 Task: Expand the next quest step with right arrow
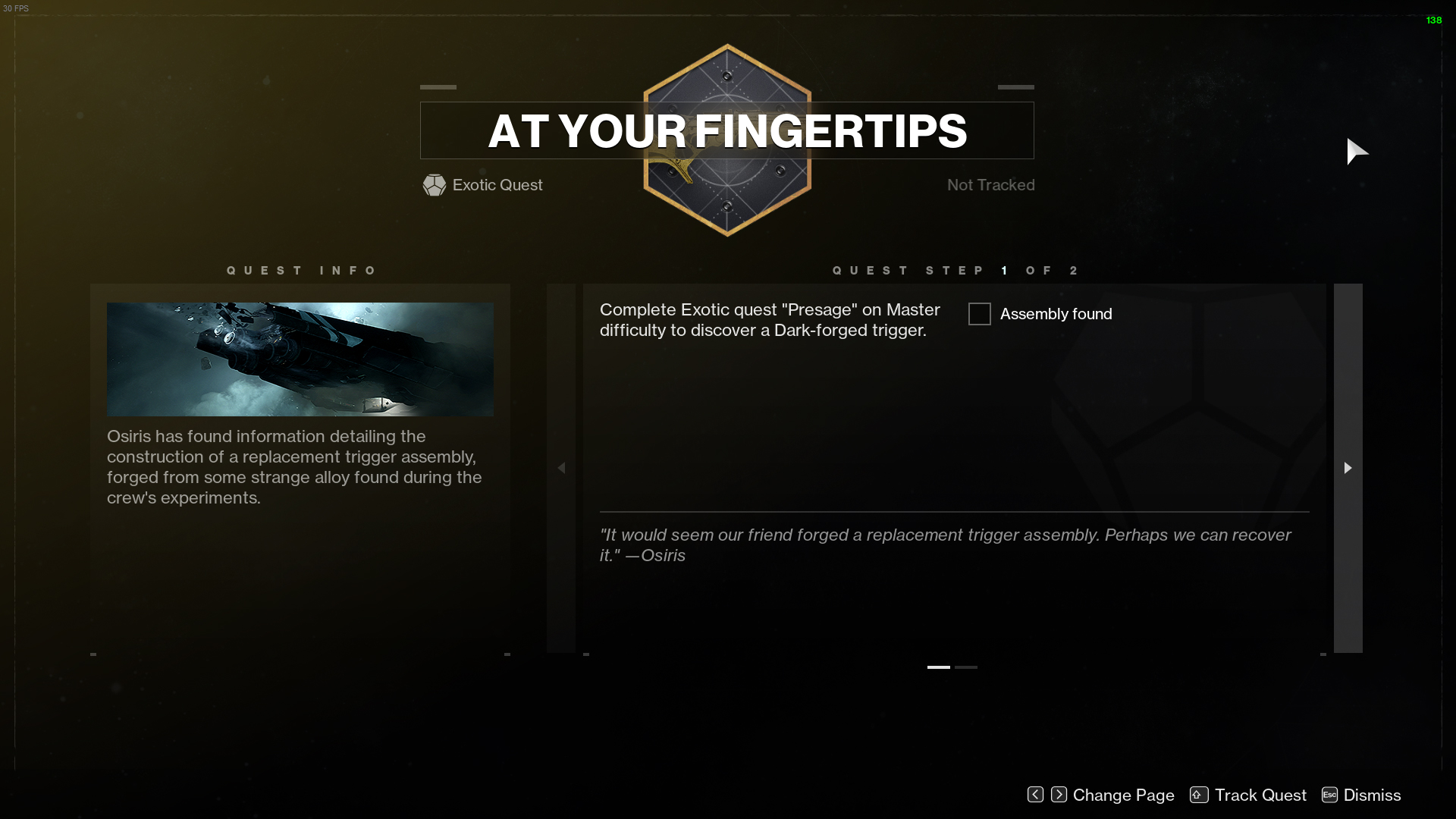[1348, 468]
